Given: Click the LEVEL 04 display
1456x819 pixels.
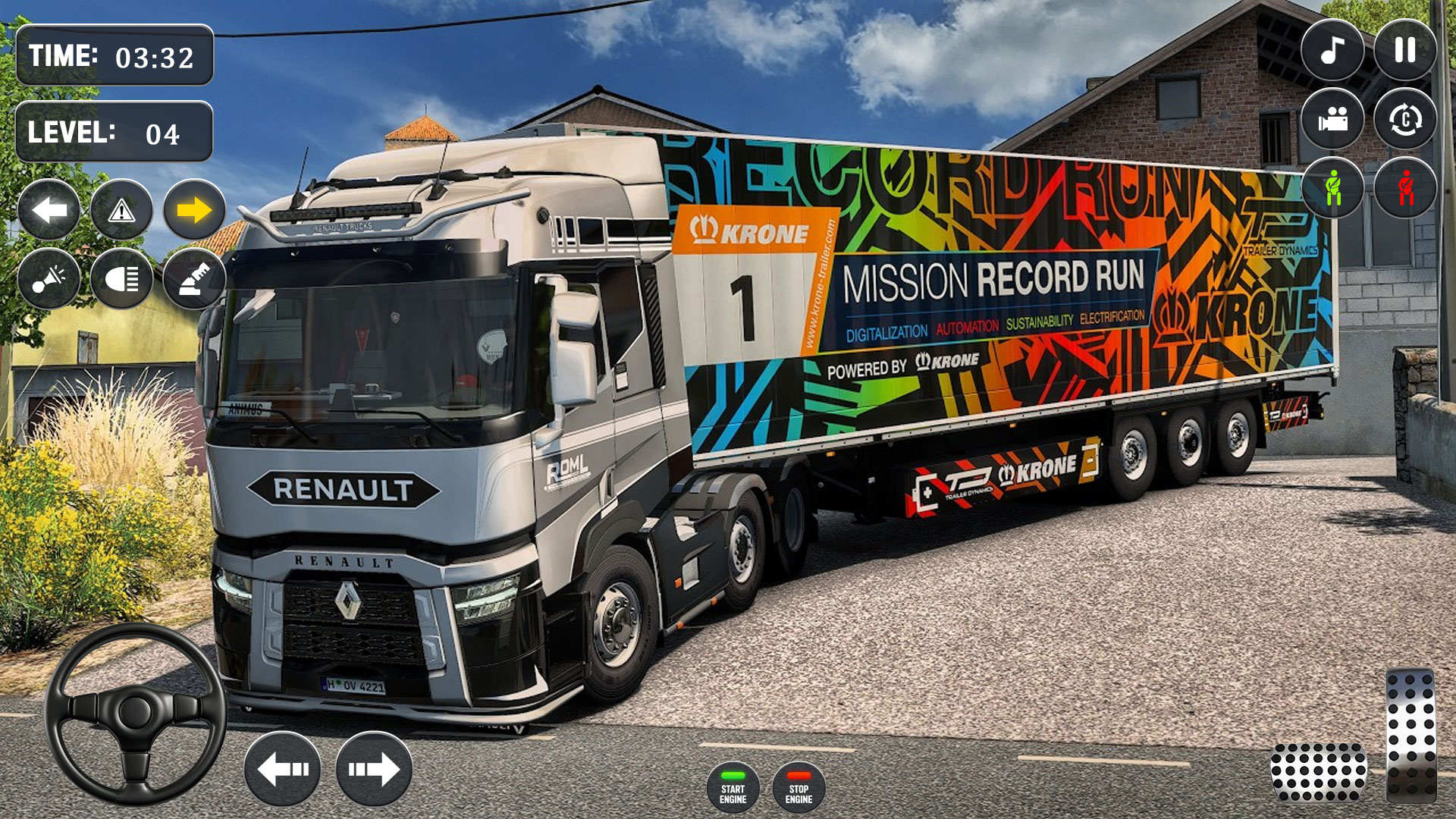Looking at the screenshot, I should click(x=114, y=133).
